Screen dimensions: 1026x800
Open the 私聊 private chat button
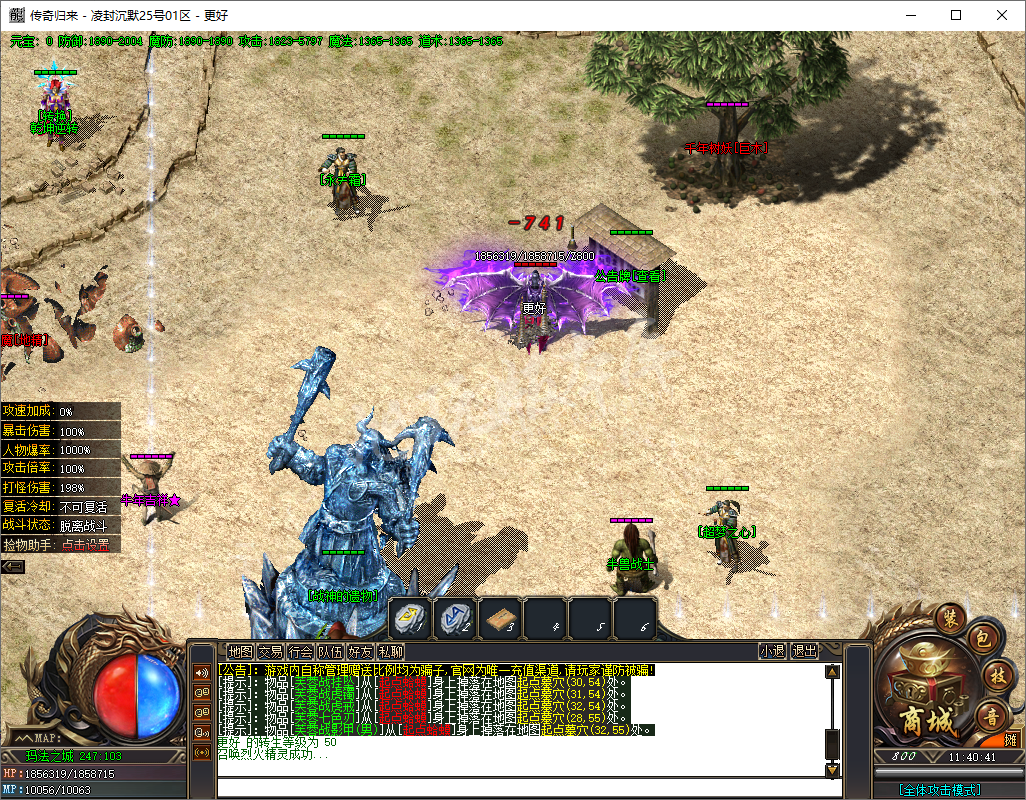pyautogui.click(x=390, y=651)
